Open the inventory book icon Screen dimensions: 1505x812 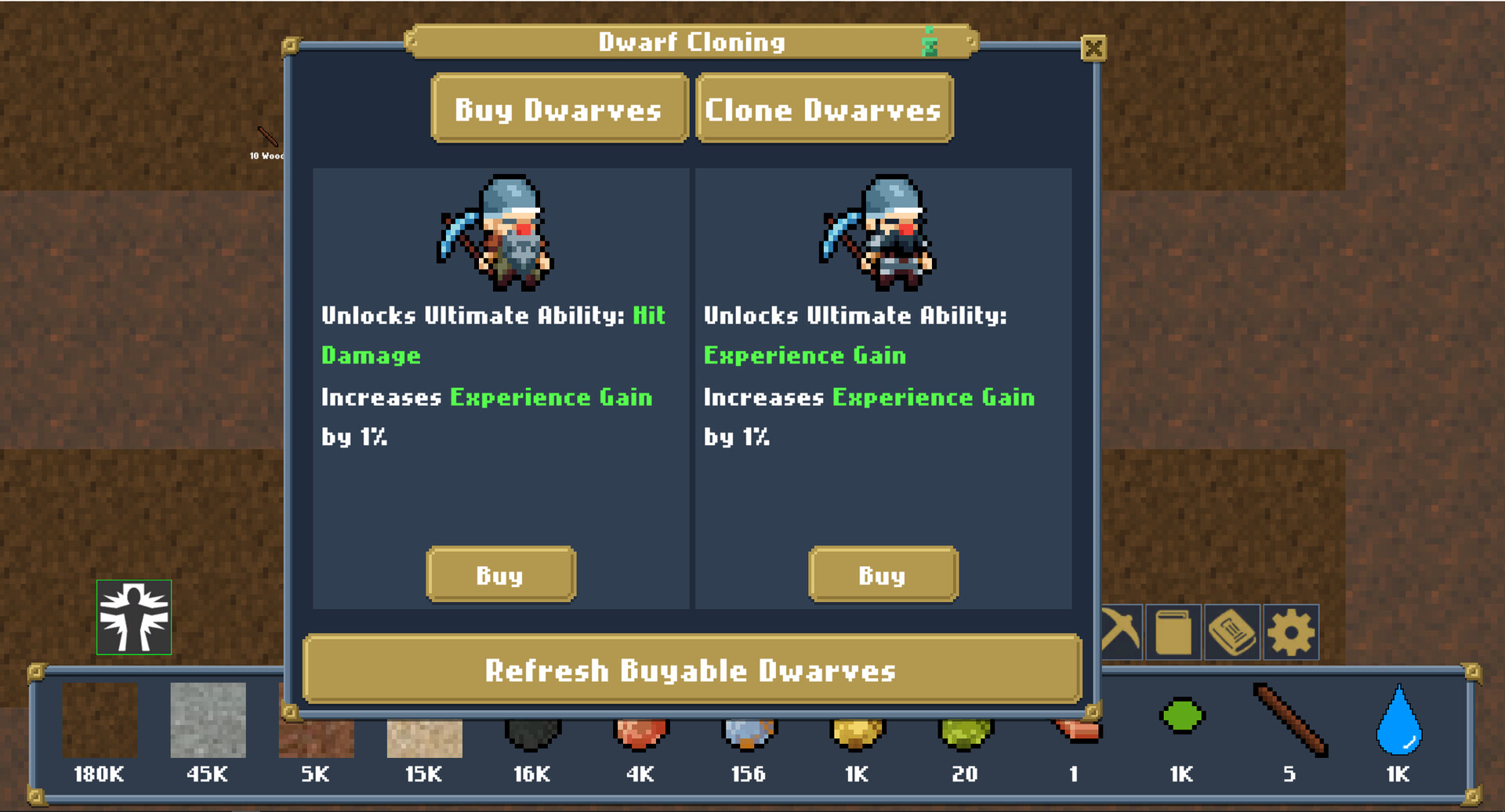[x=1172, y=632]
